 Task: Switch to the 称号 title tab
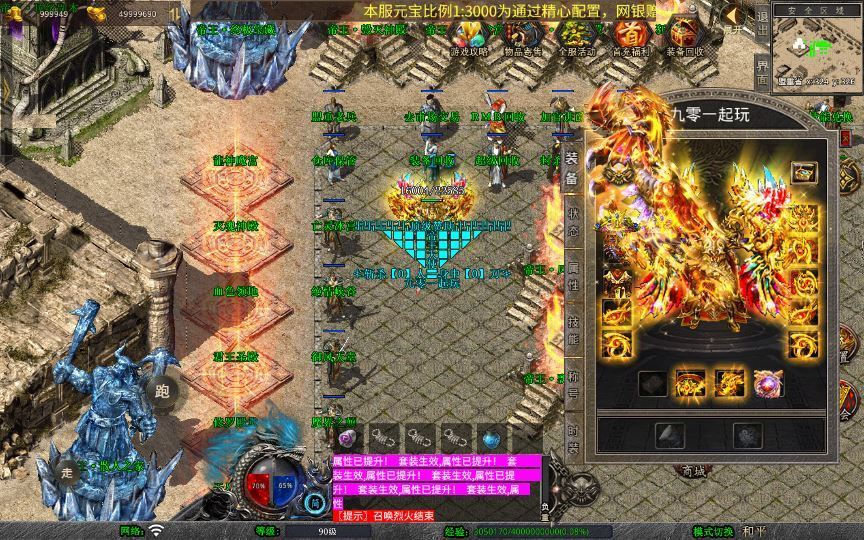tap(573, 384)
